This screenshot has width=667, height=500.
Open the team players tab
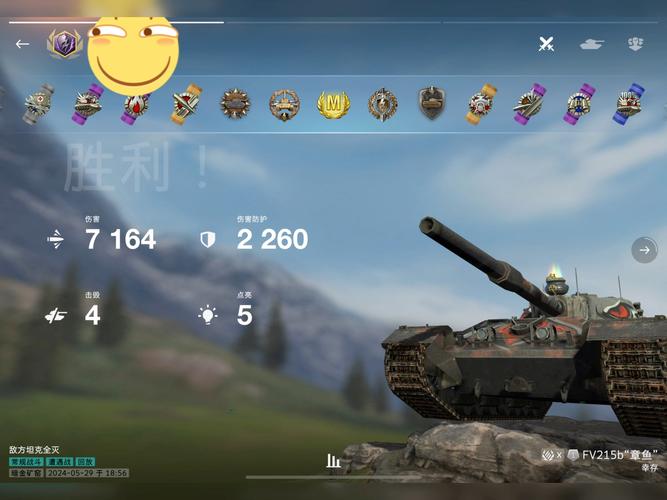point(635,44)
